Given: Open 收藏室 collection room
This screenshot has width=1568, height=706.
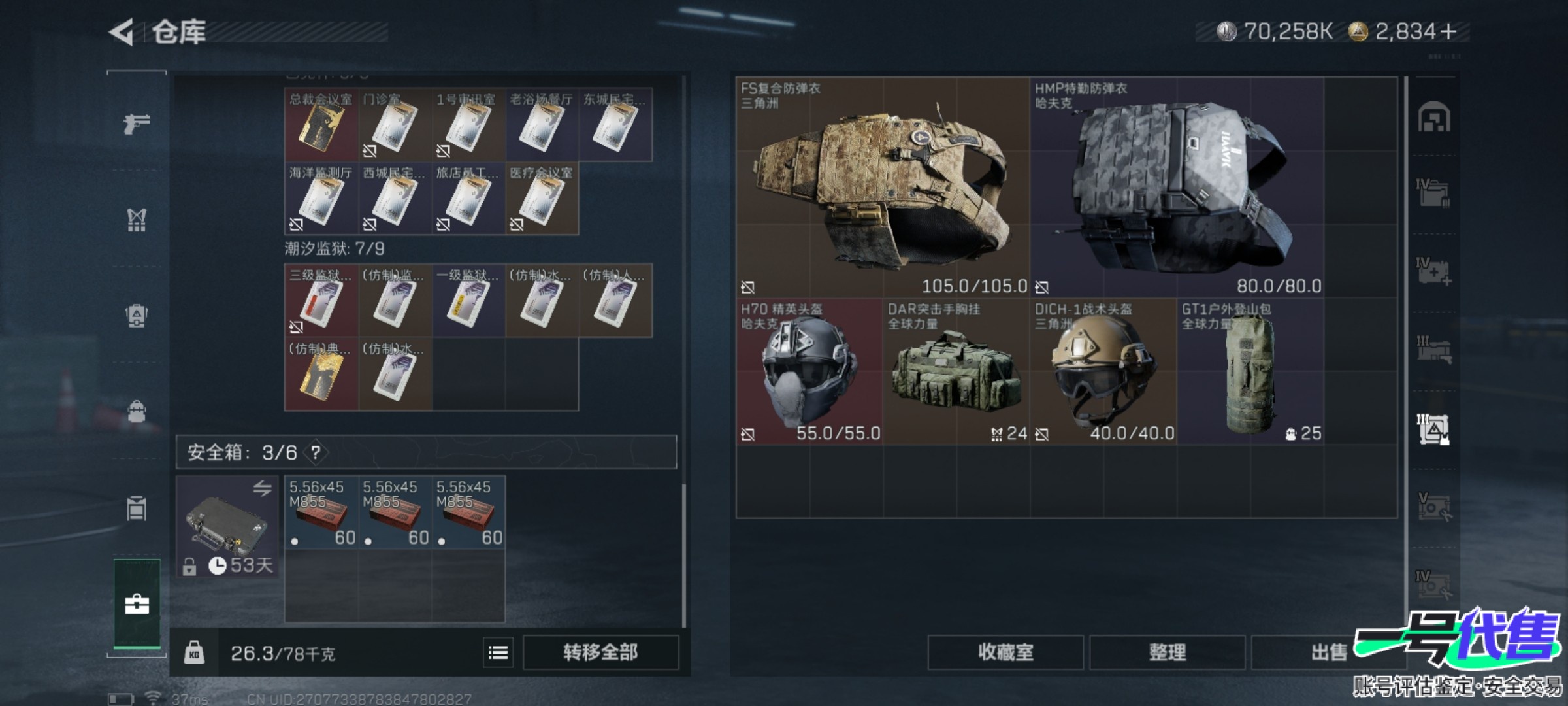Looking at the screenshot, I should (1005, 652).
